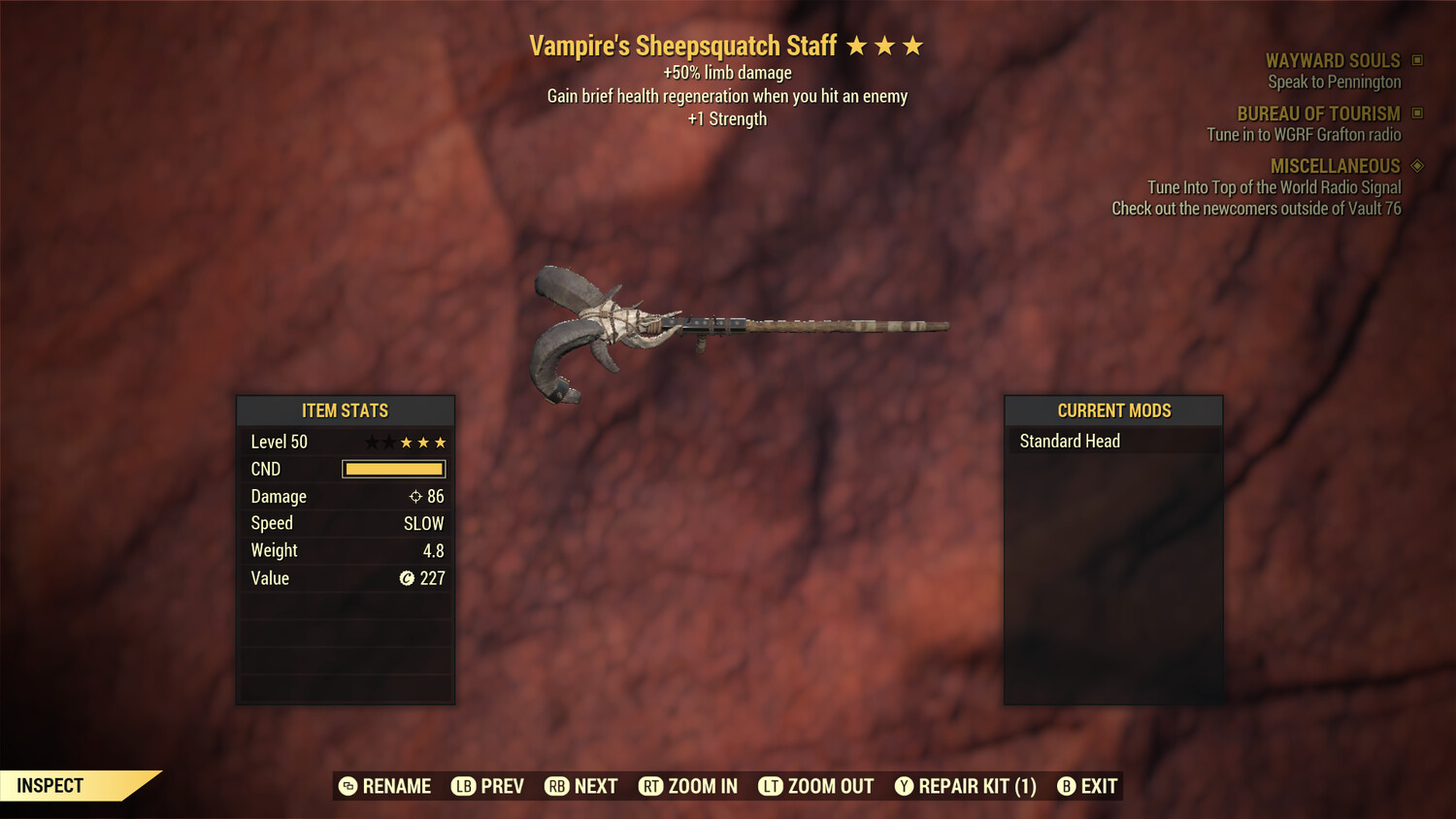This screenshot has width=1456, height=819.
Task: Select the Miscellaneous quest tracker heading
Action: pos(1335,166)
